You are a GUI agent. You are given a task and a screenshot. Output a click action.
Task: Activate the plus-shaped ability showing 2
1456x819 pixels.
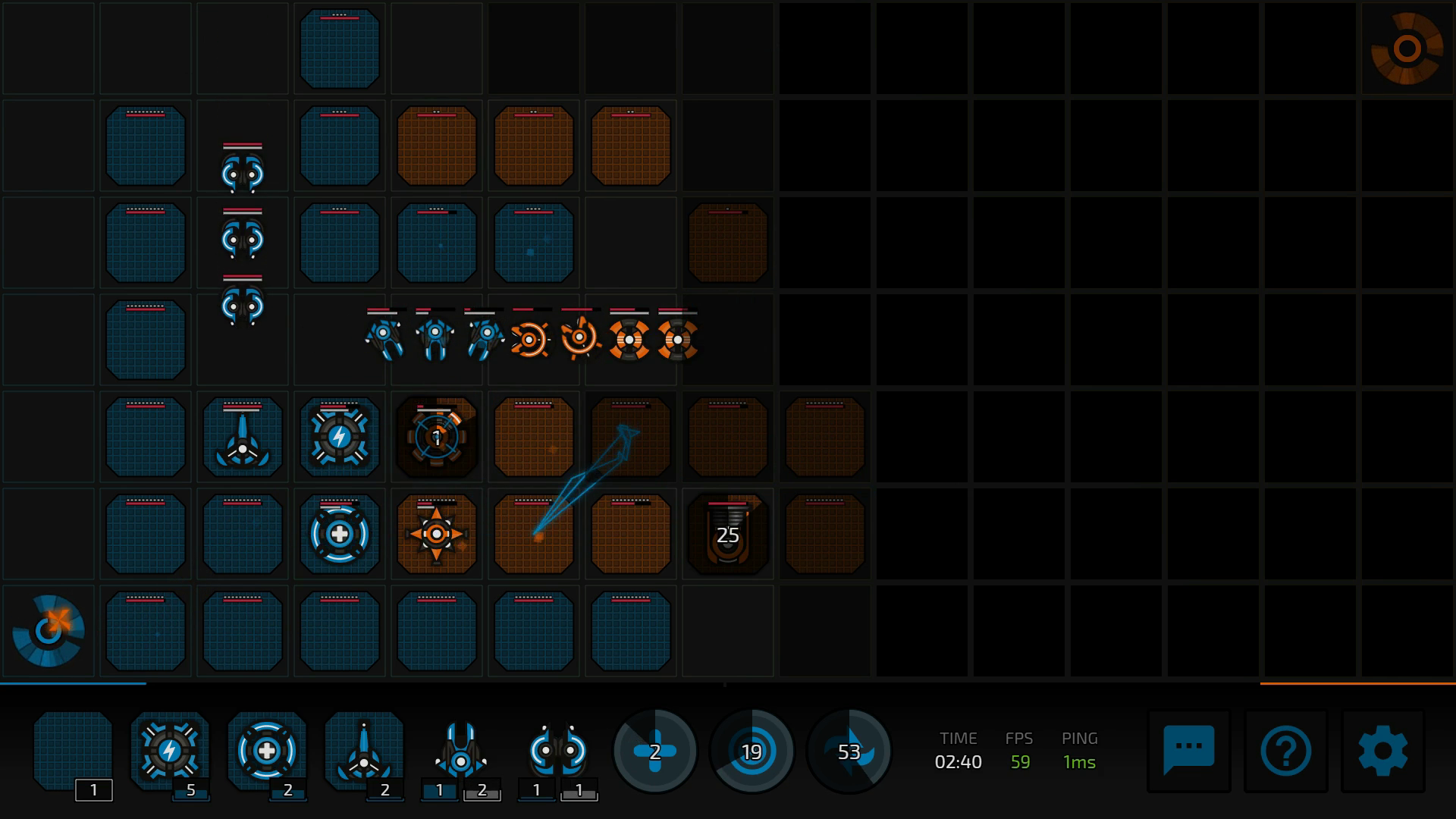click(x=655, y=752)
